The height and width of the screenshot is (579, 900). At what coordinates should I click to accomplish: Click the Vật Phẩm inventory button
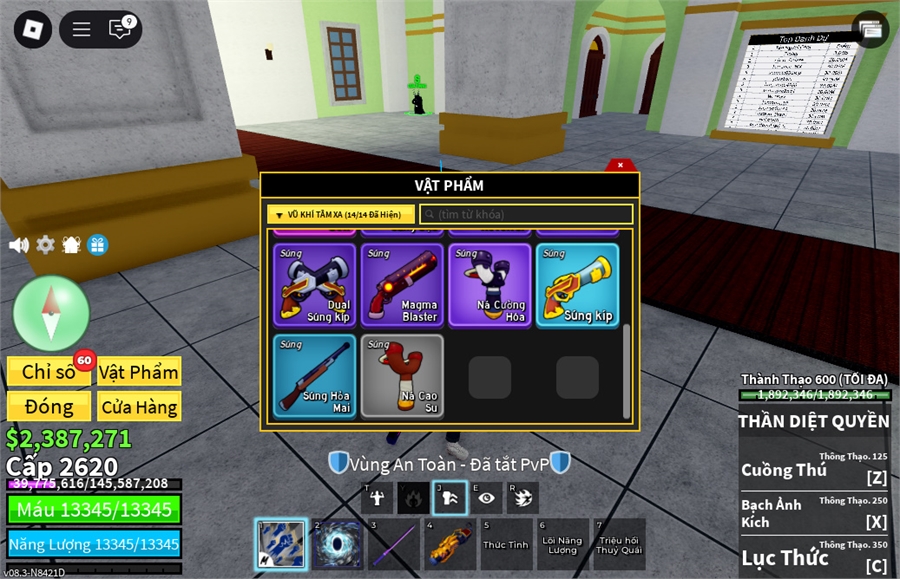[x=139, y=372]
